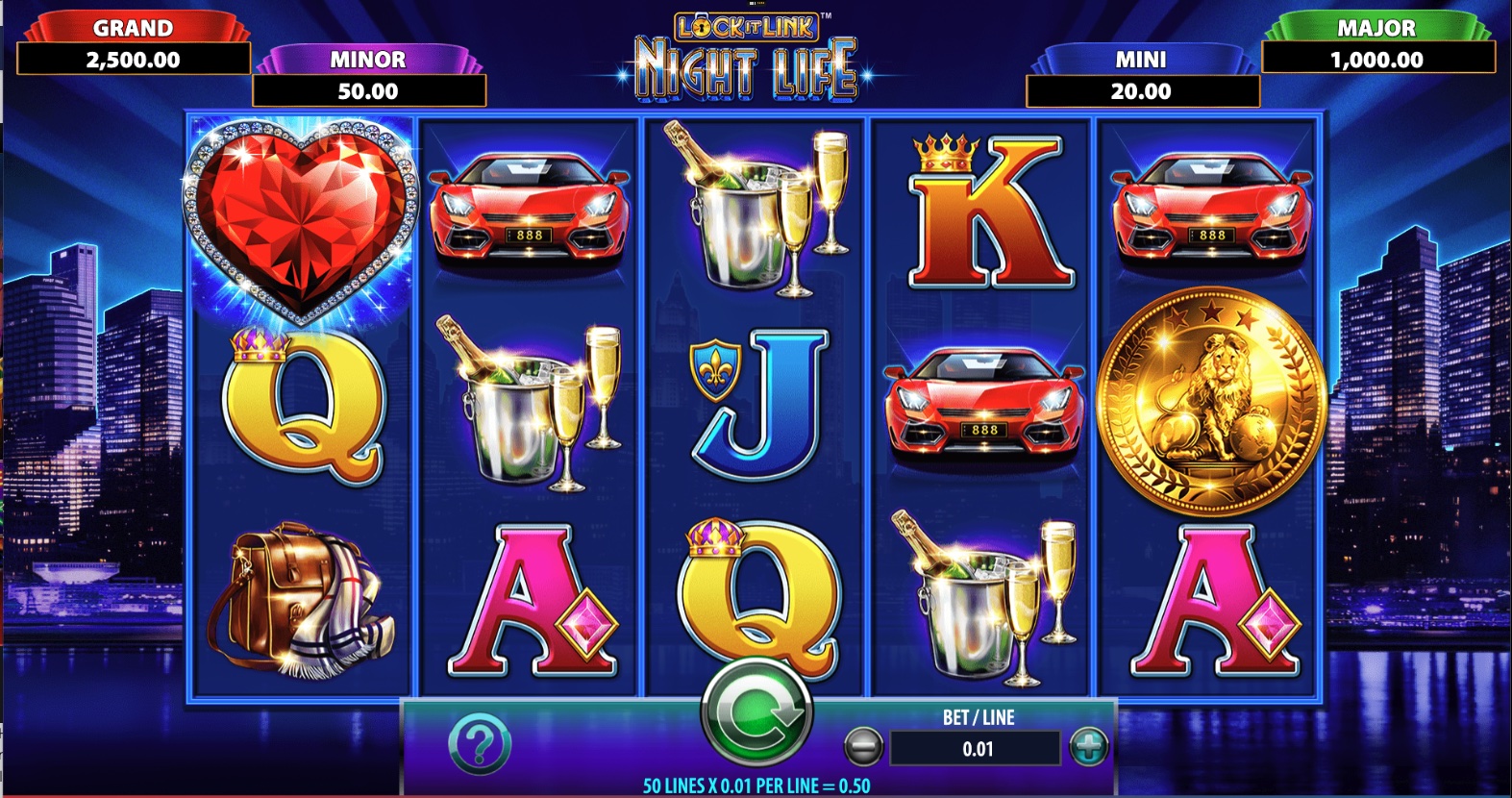The image size is (1512, 798).
Task: Click the Bet/Line amount field
Action: [974, 747]
